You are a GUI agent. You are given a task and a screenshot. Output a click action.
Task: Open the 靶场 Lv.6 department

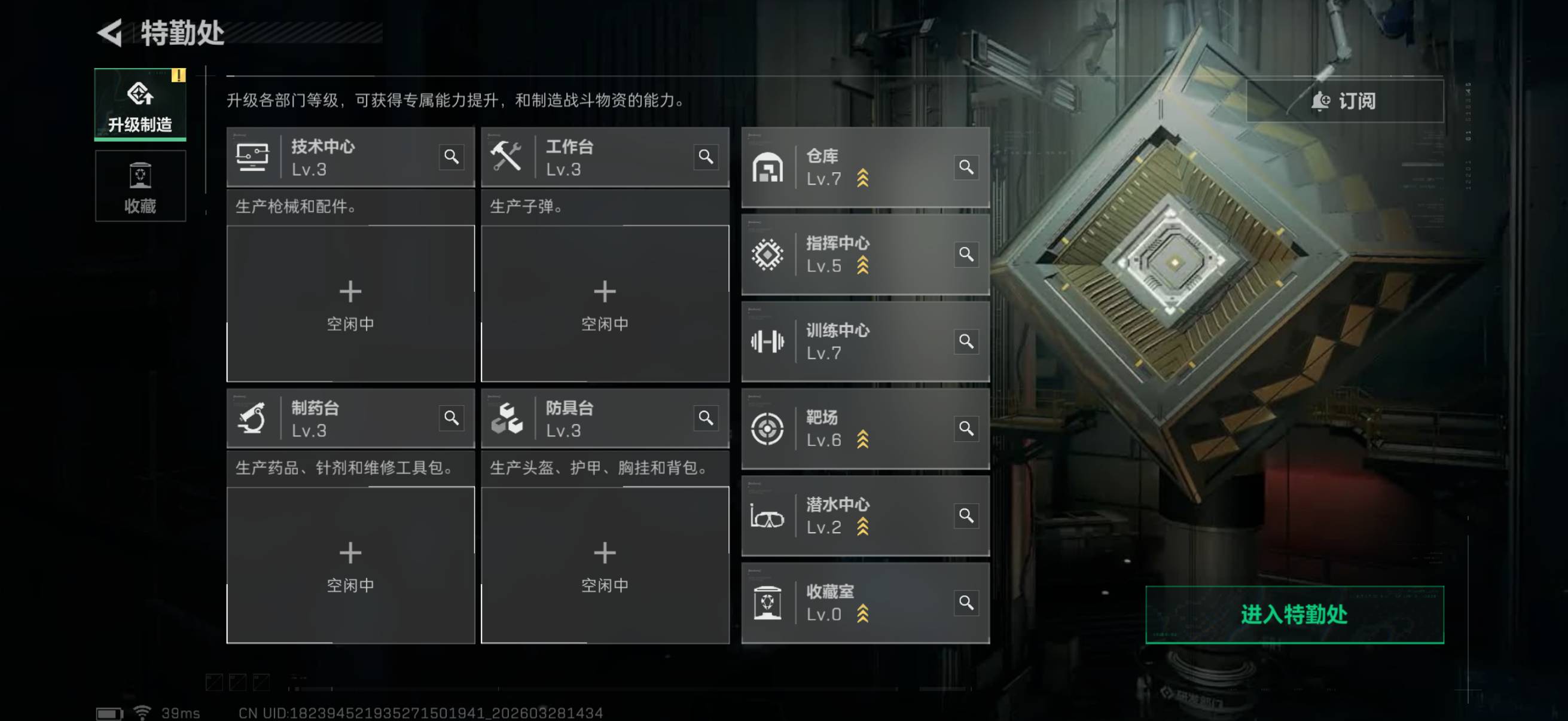(x=852, y=428)
